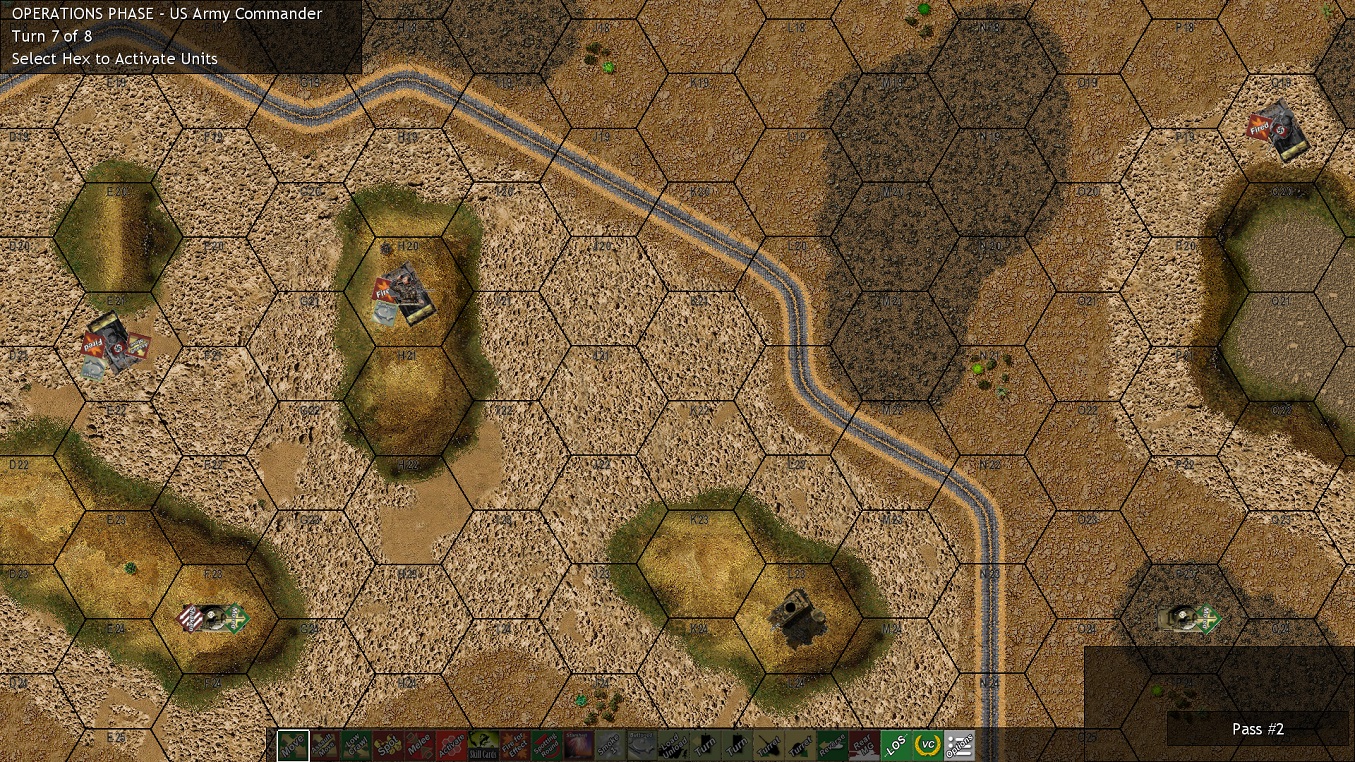
Task: Choose the Melee action icon
Action: click(x=418, y=746)
